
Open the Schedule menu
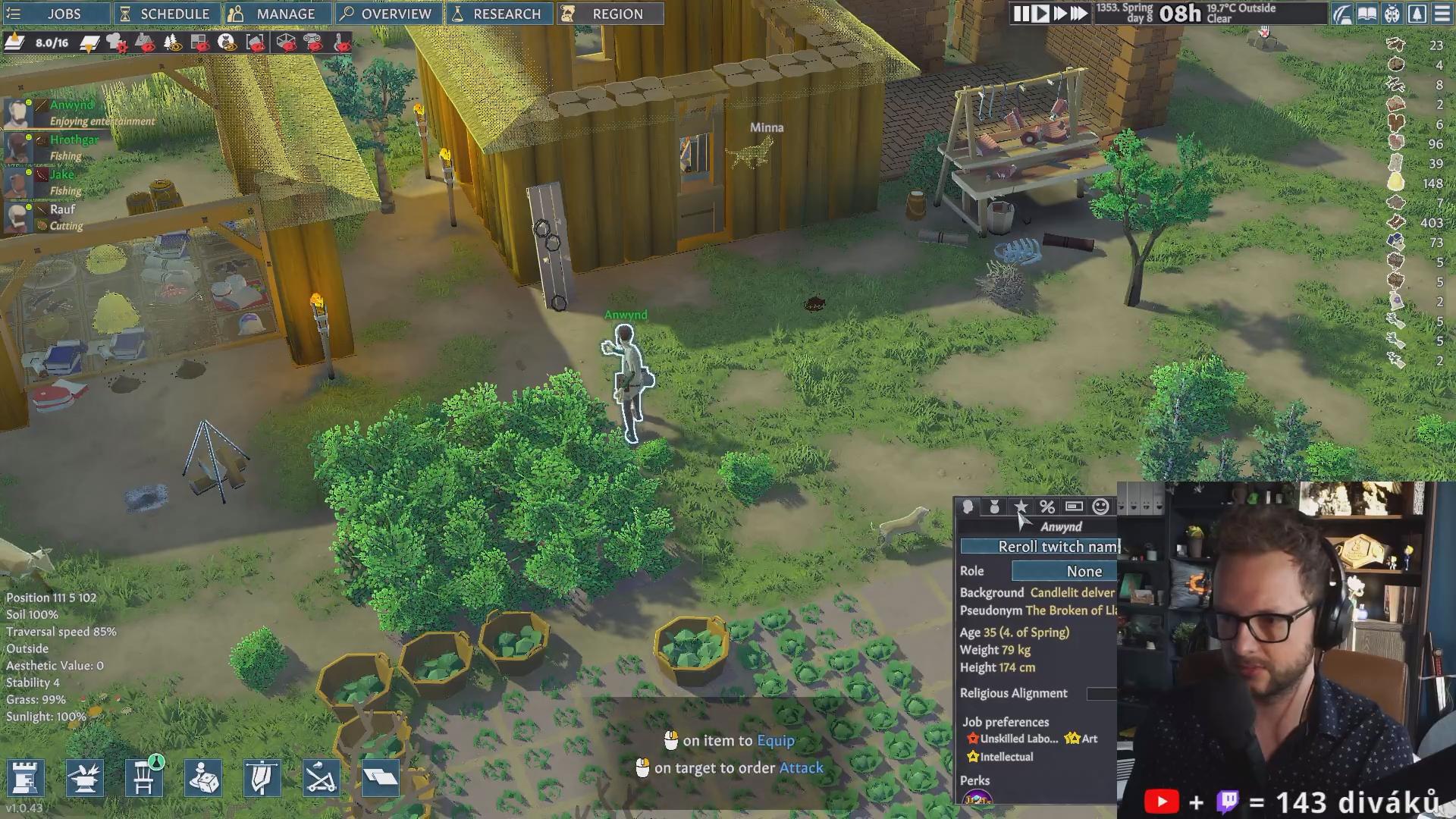pos(167,14)
